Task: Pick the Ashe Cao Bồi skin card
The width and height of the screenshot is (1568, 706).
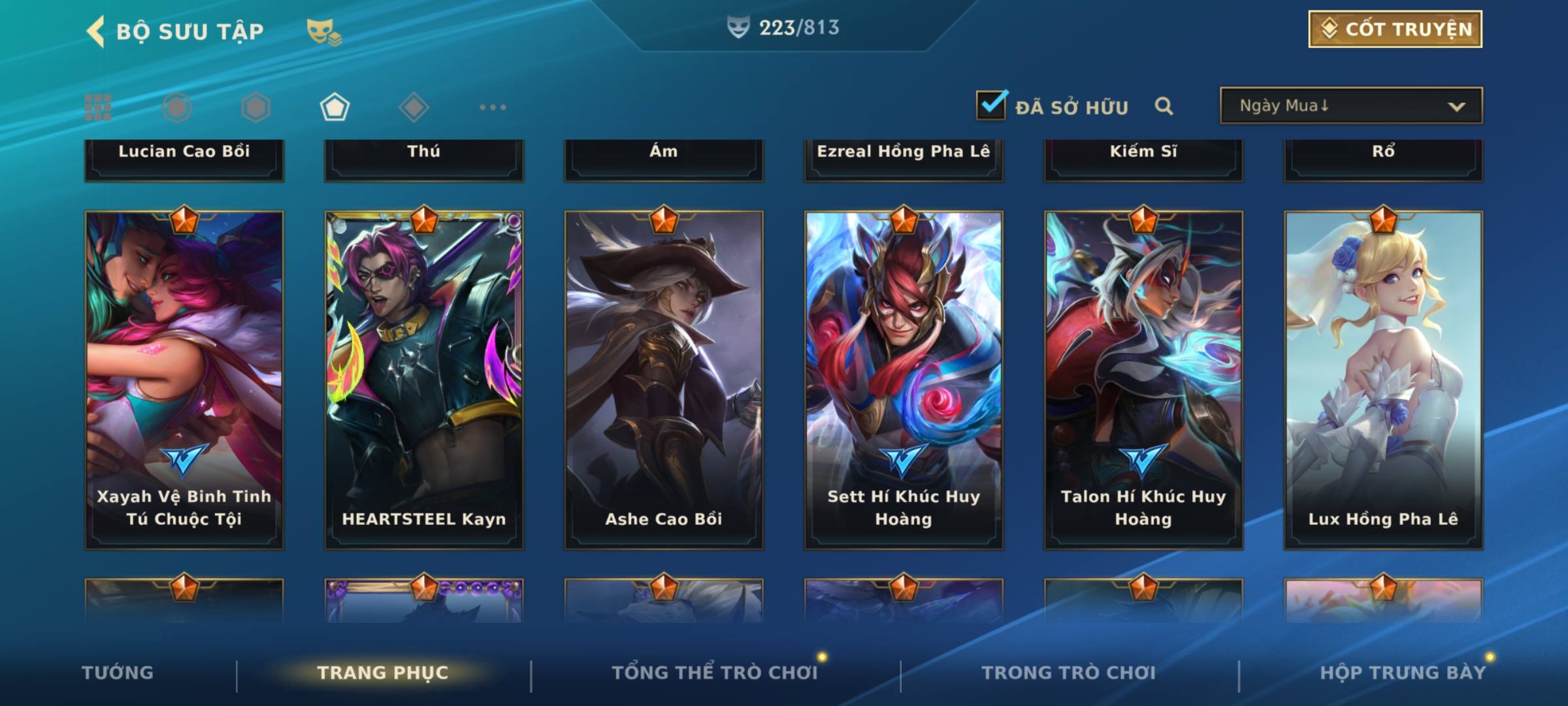Action: click(664, 379)
